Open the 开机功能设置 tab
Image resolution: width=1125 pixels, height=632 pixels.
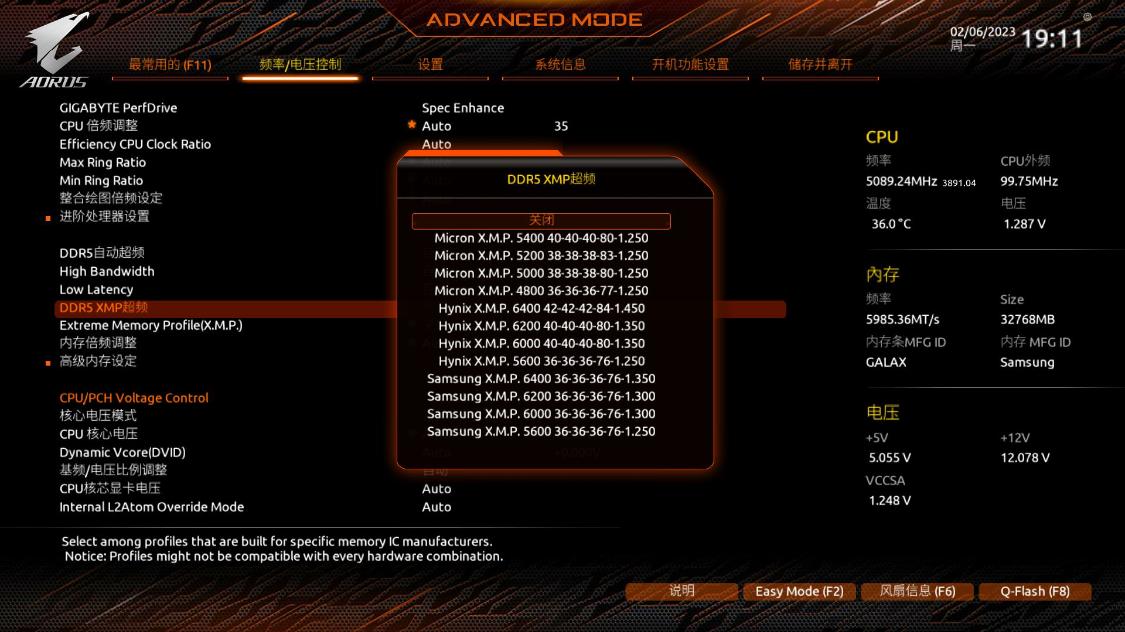[x=690, y=65]
